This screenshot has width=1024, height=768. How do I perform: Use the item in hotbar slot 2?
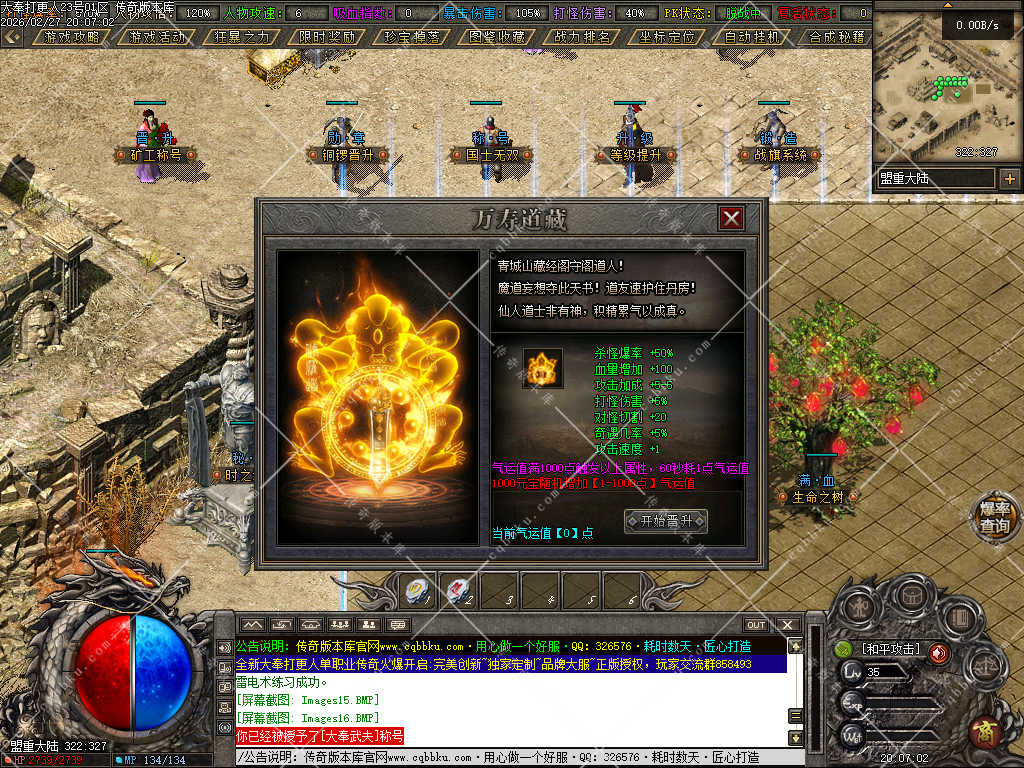[459, 592]
